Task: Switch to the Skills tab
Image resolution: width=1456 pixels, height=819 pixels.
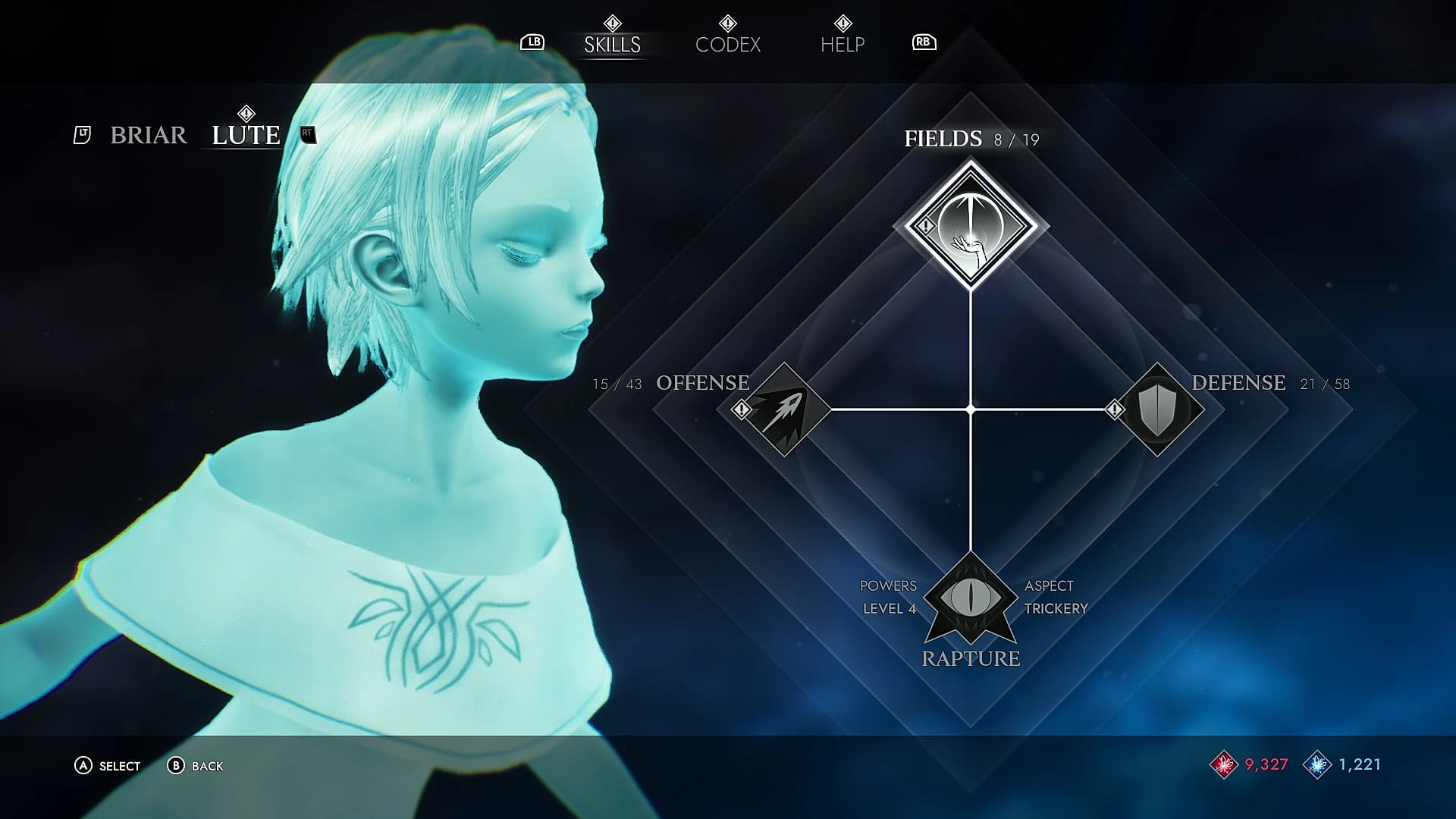Action: 612,45
